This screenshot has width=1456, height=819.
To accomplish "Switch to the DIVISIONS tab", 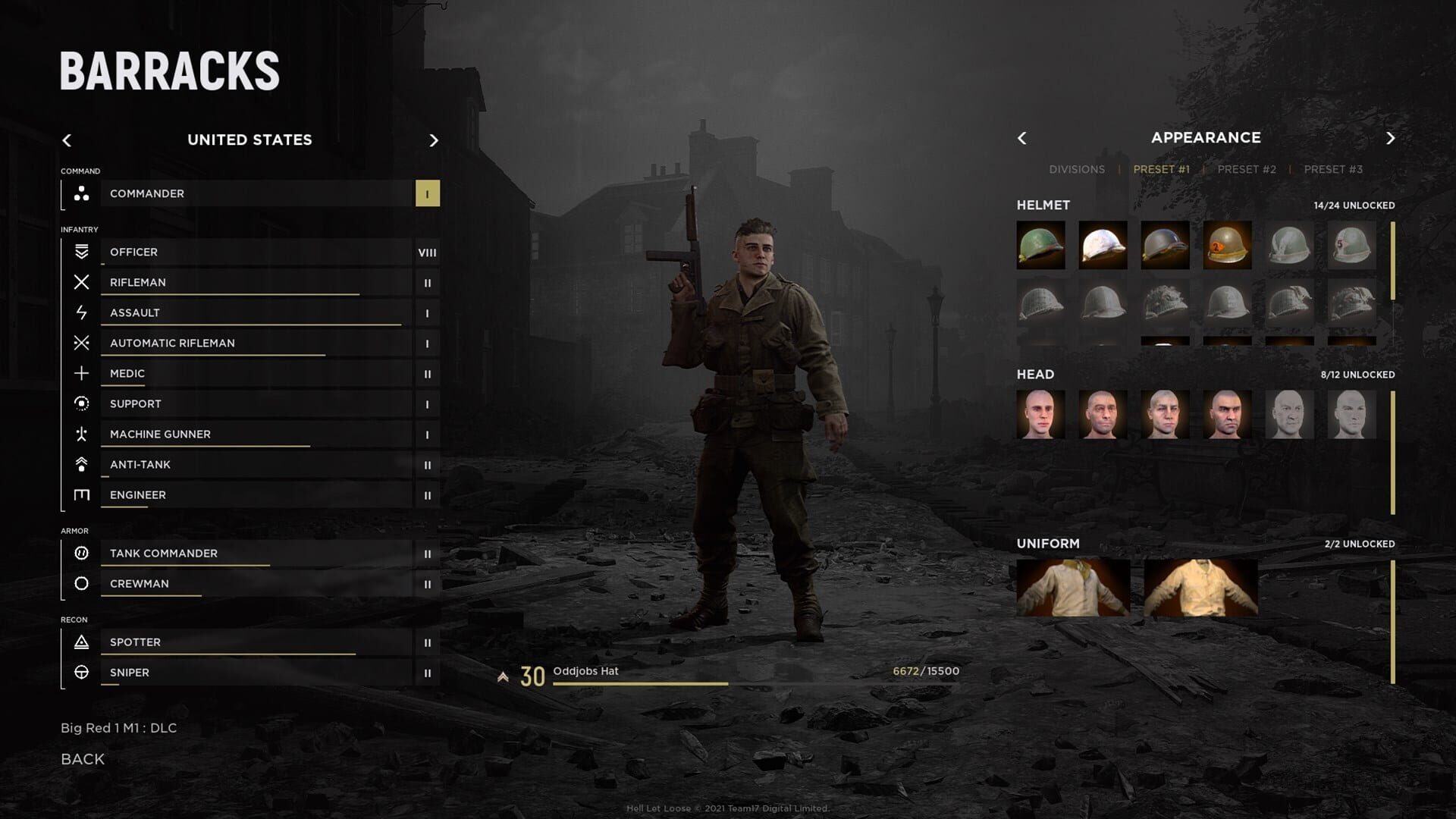I will tap(1076, 169).
